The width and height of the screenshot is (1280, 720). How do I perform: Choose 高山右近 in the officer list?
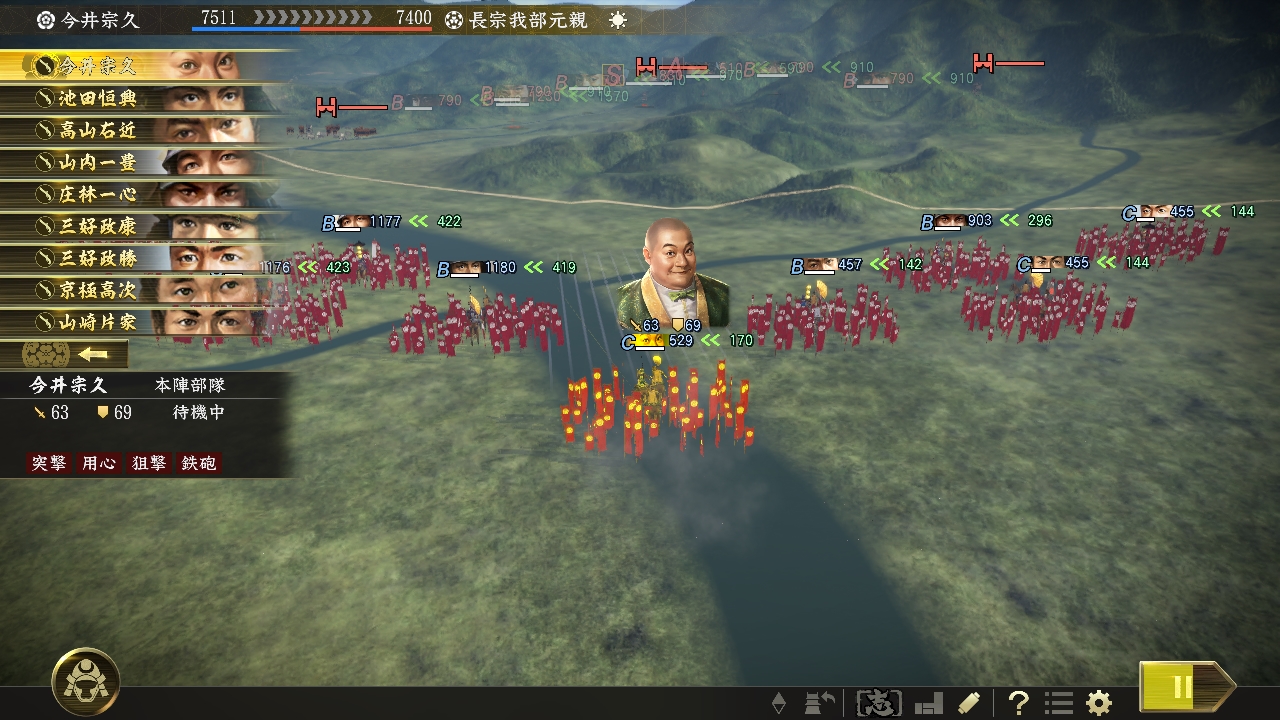click(140, 130)
